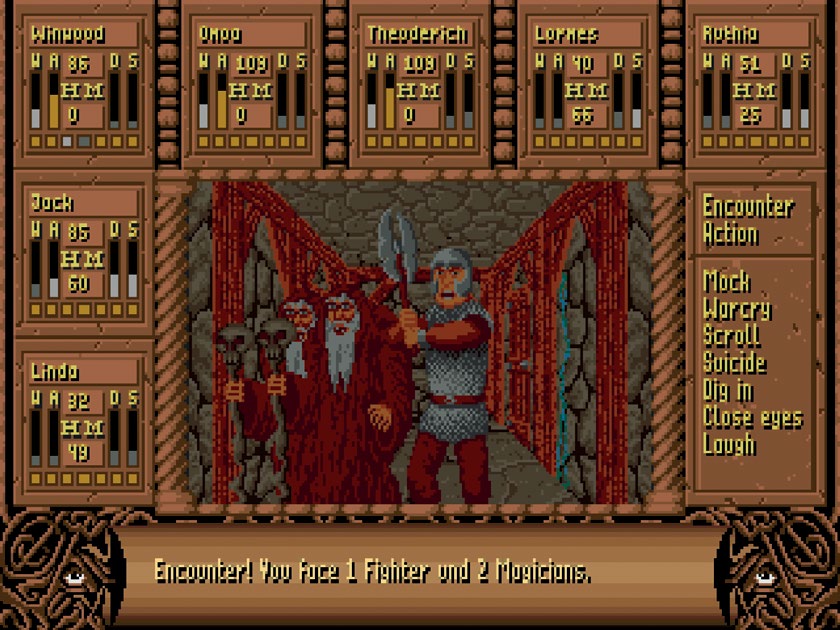Pick Laugh from the encounter actions
Image resolution: width=840 pixels, height=630 pixels.
click(729, 444)
